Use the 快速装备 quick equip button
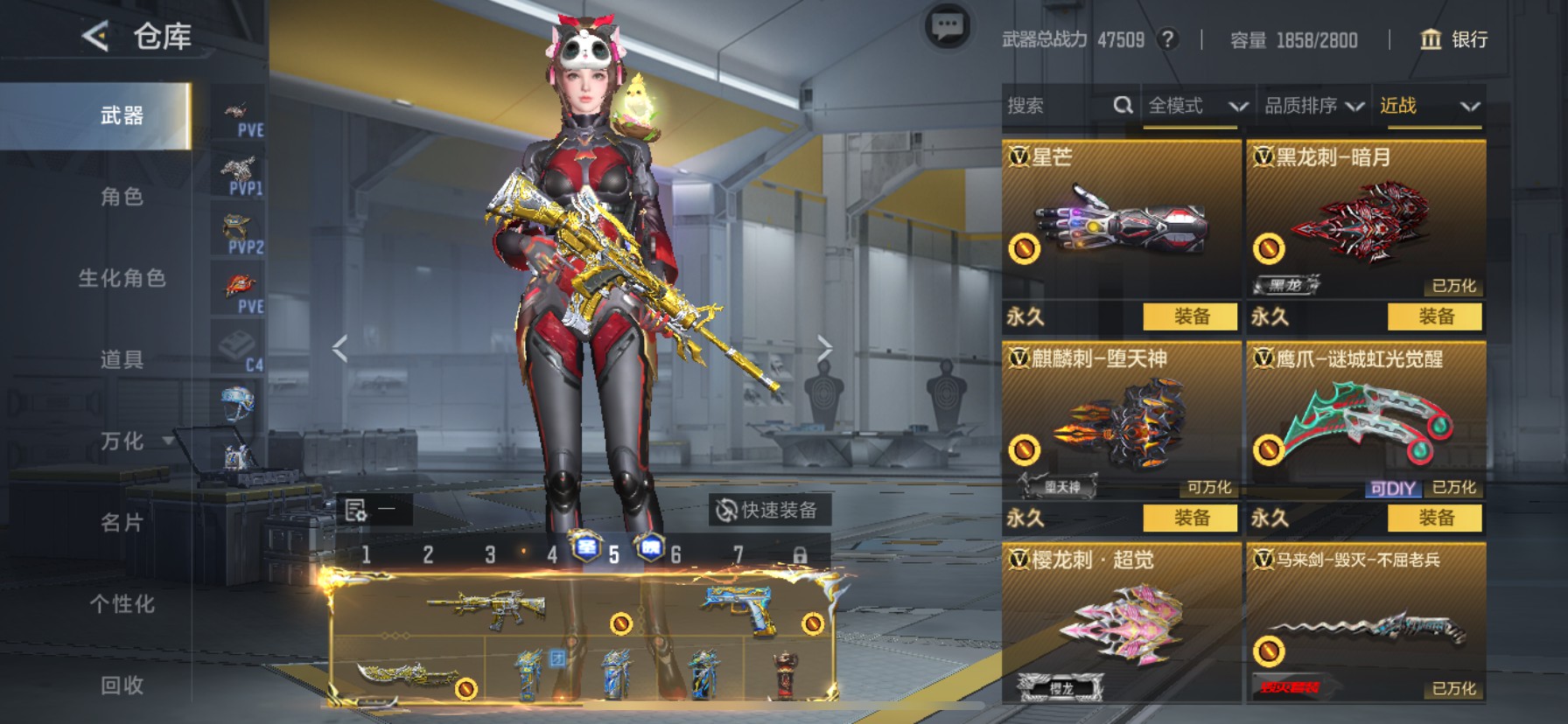1568x724 pixels. coord(767,510)
